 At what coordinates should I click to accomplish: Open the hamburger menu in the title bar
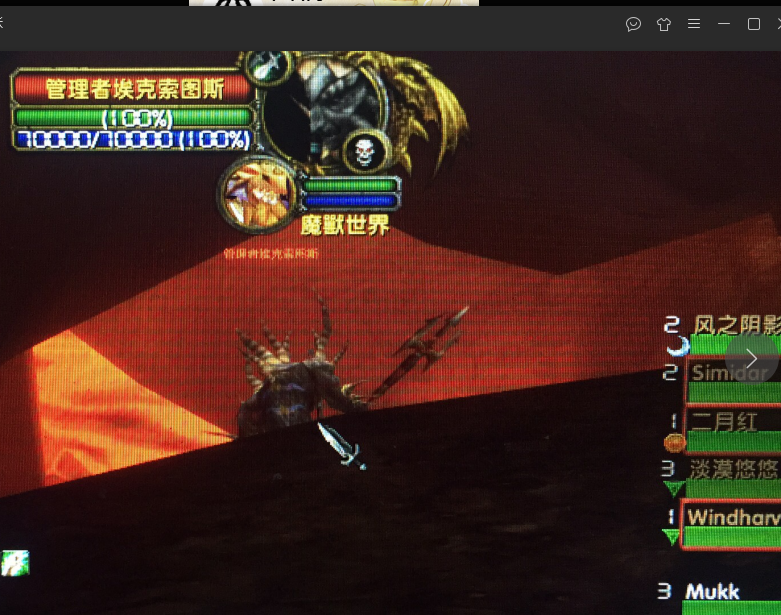tap(694, 24)
